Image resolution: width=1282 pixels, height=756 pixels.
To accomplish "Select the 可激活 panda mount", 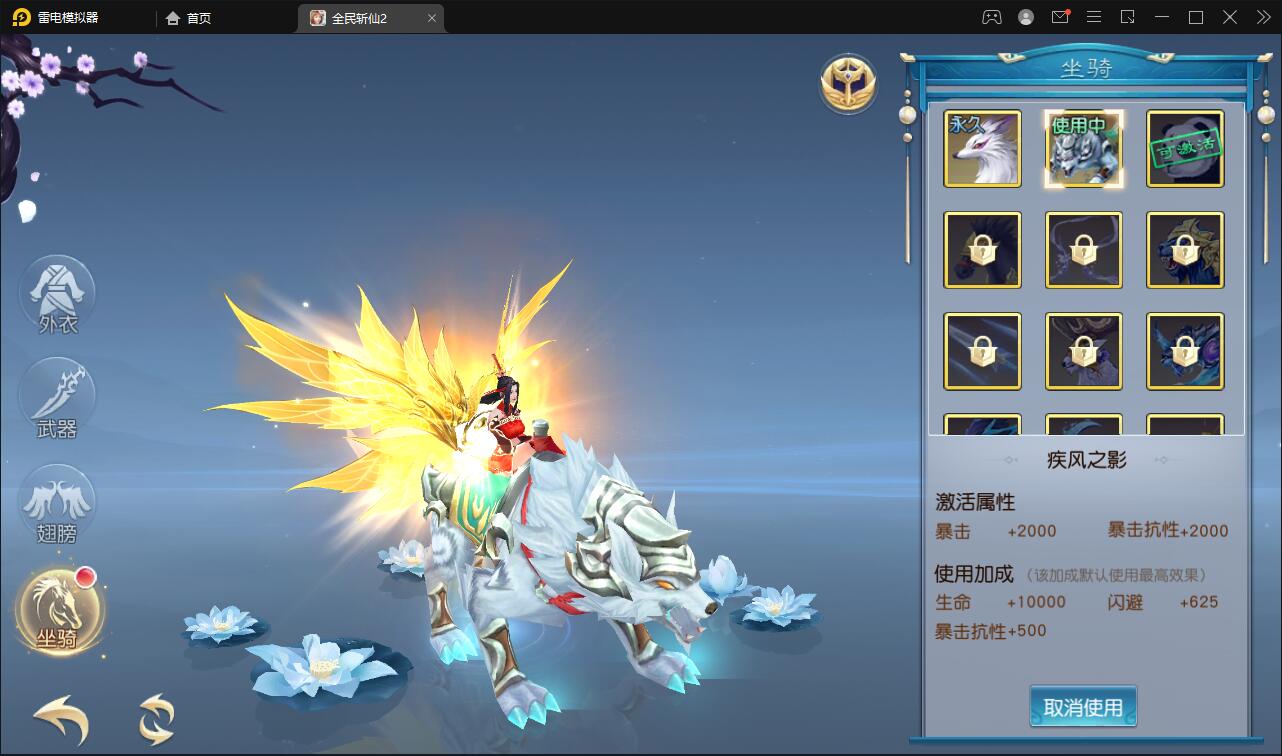I will 1184,148.
